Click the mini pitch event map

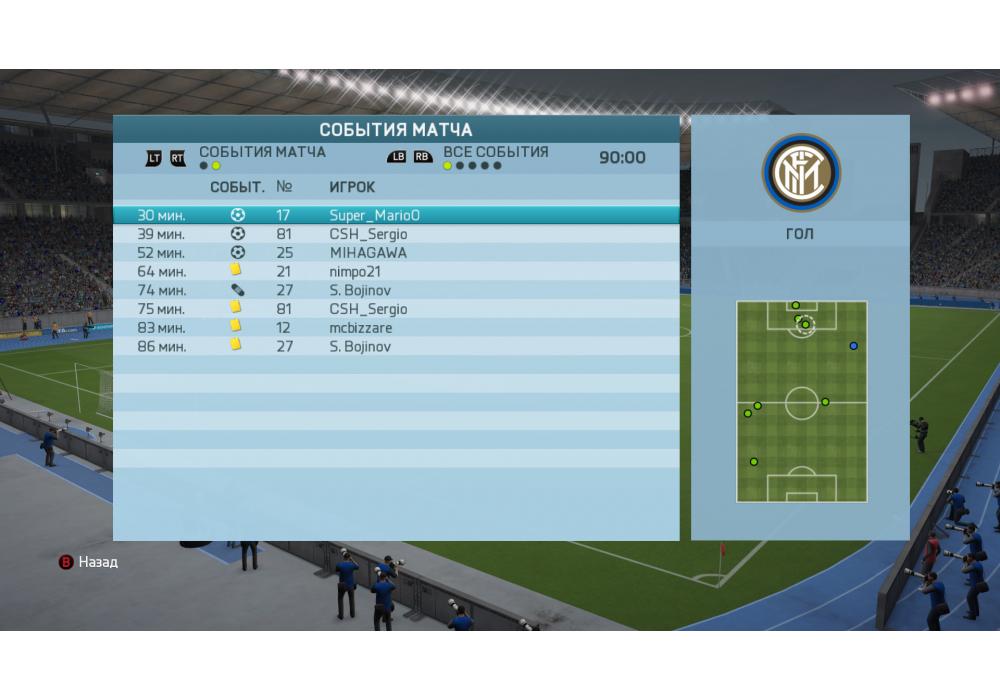[801, 401]
